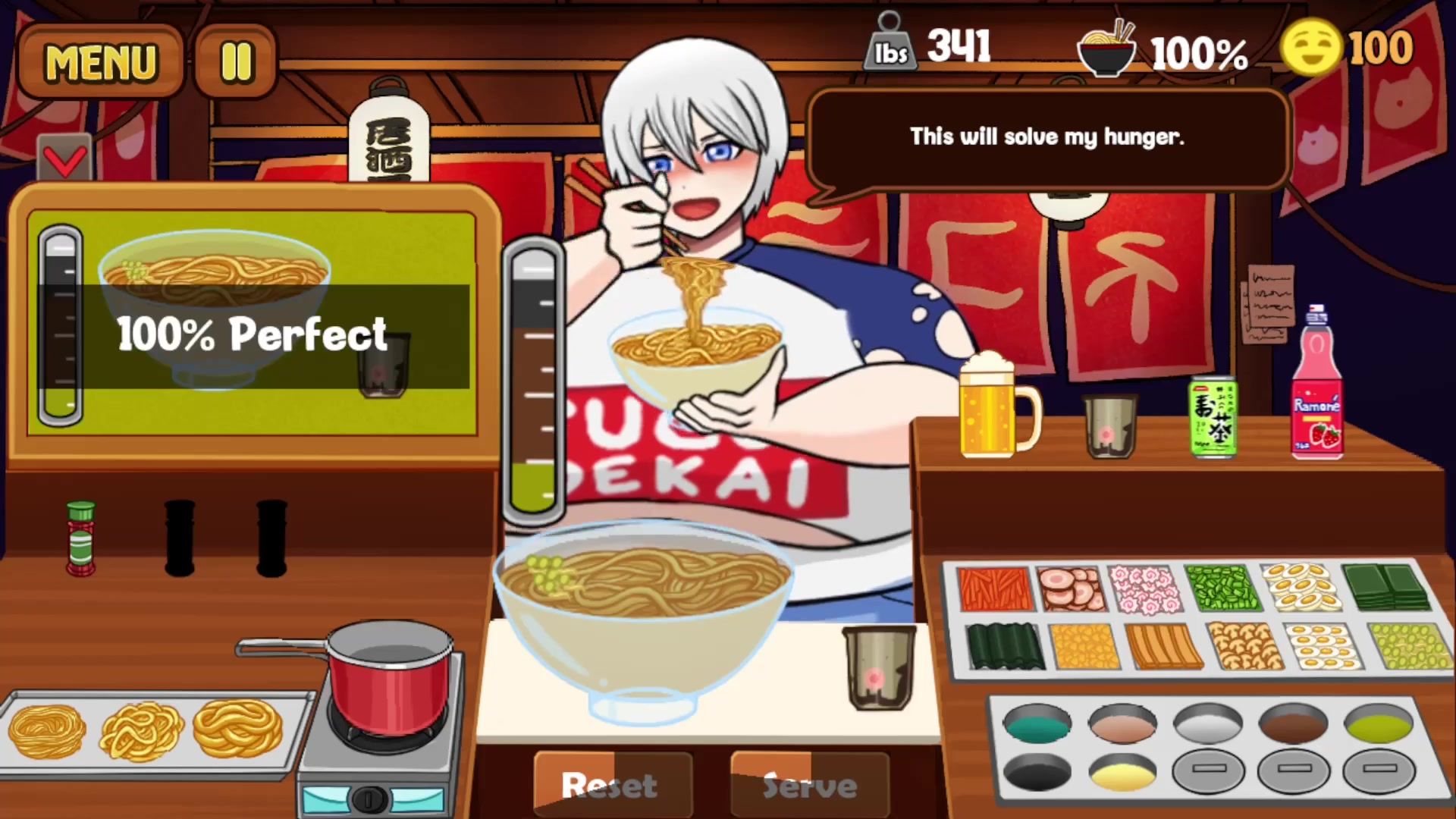Choose the sliced pork topping
Image resolution: width=1456 pixels, height=819 pixels.
(x=1070, y=588)
